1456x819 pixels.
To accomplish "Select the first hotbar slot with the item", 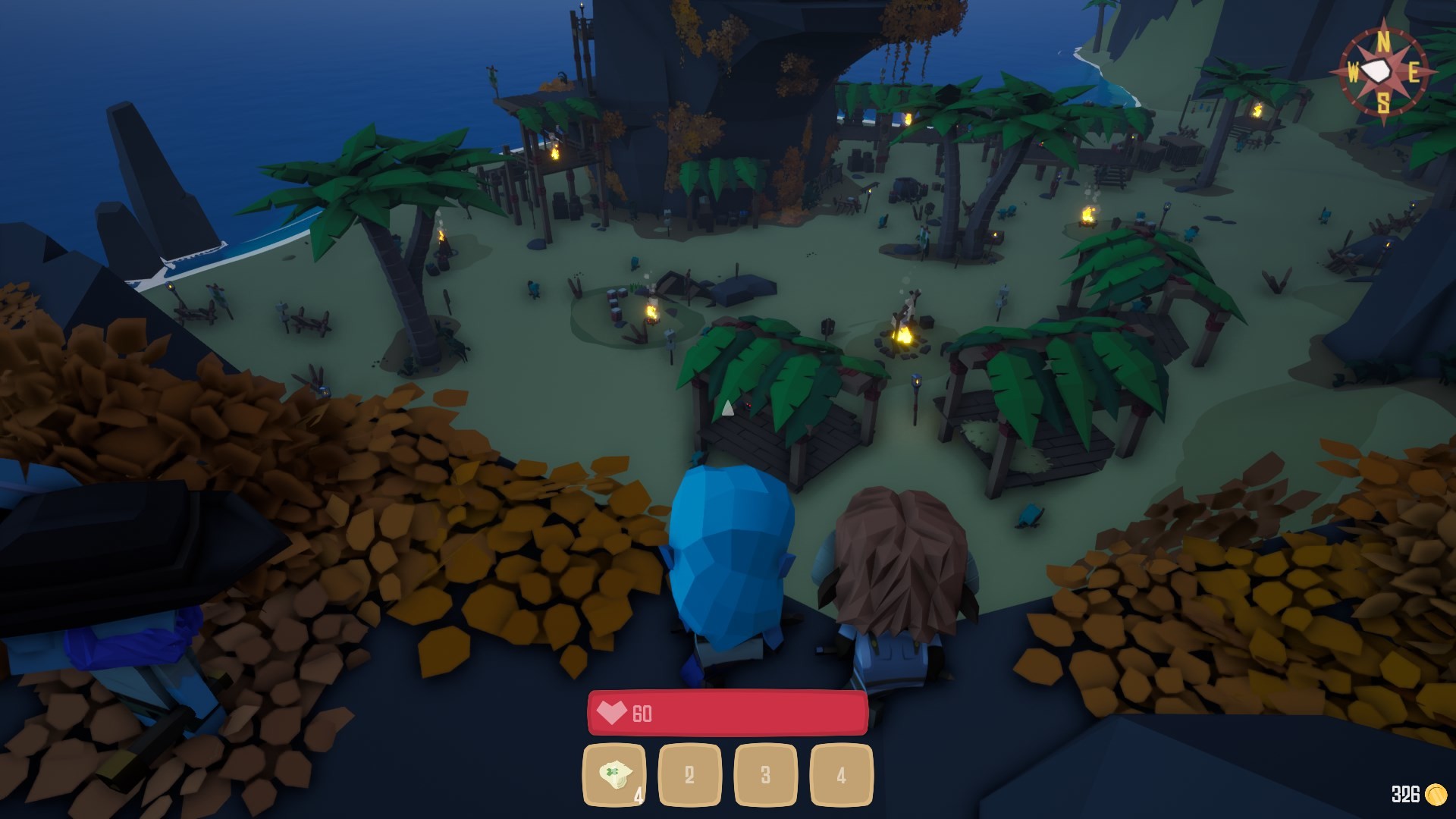I will click(614, 775).
